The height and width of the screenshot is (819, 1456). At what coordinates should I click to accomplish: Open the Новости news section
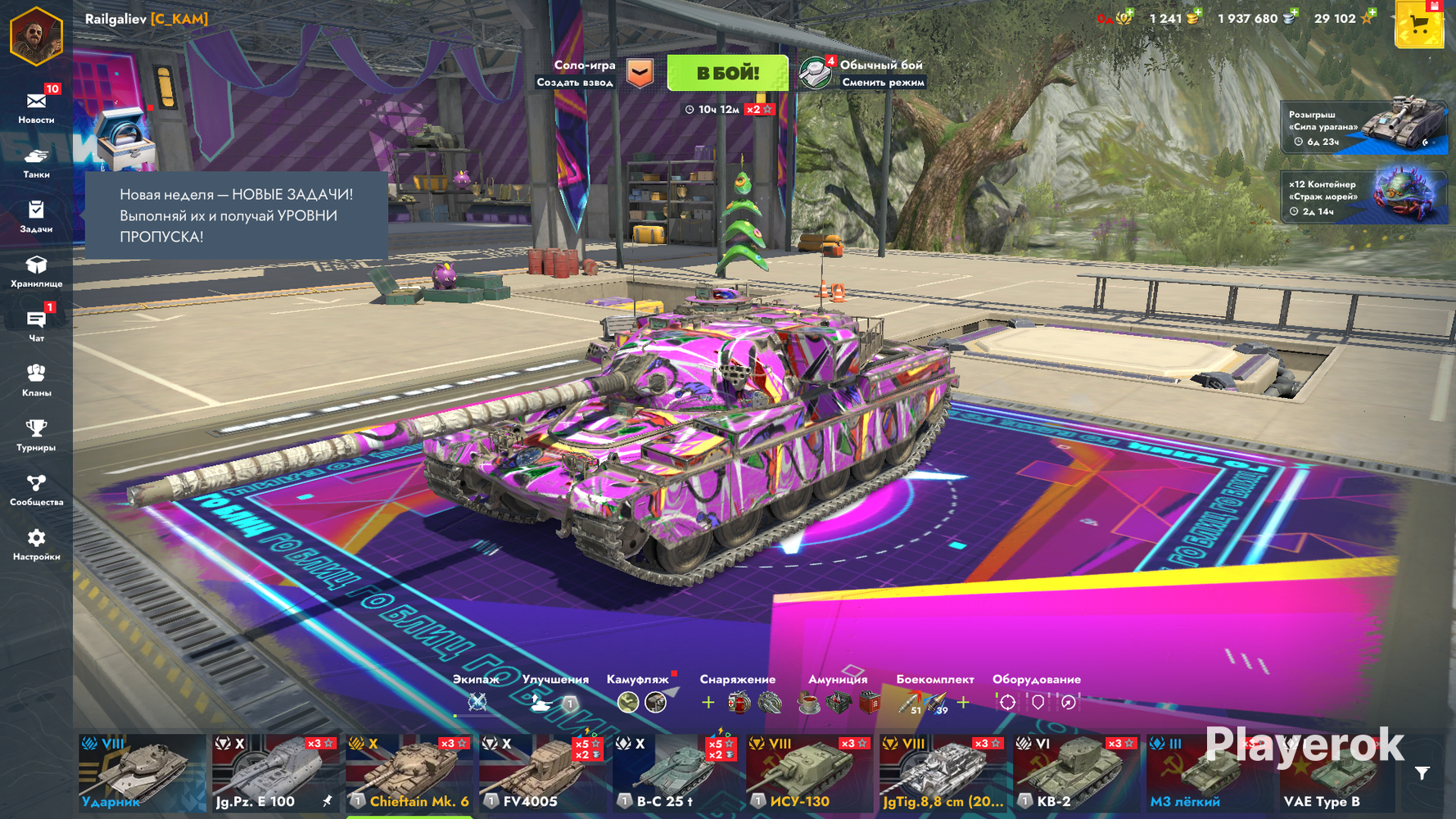36,107
